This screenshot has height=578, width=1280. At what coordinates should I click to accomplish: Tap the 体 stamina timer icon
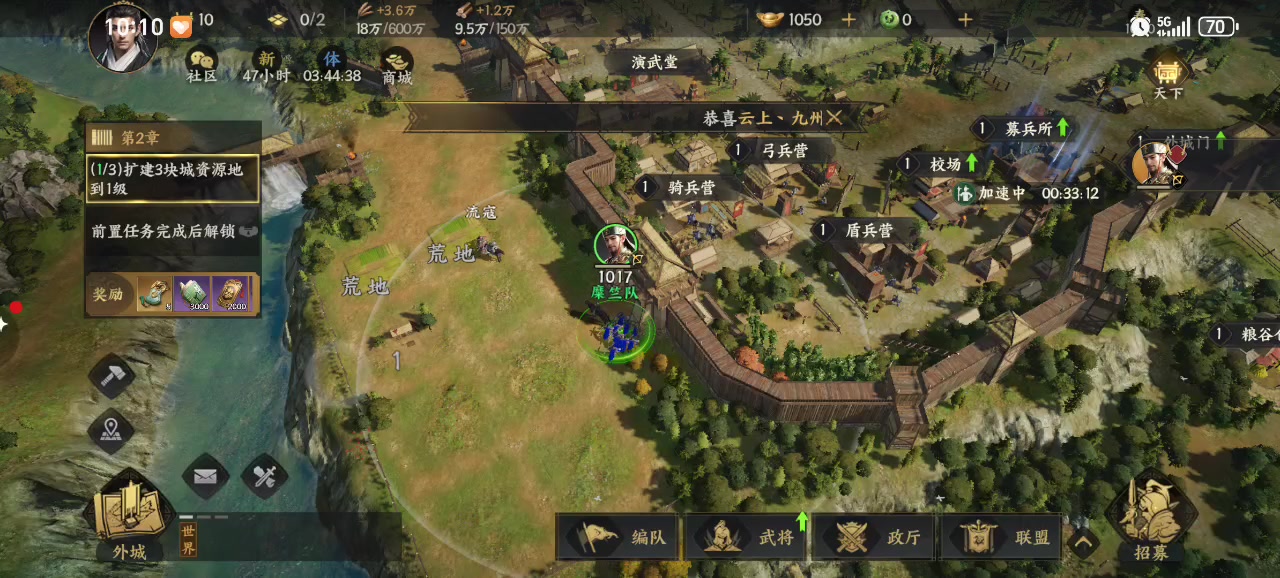click(331, 62)
